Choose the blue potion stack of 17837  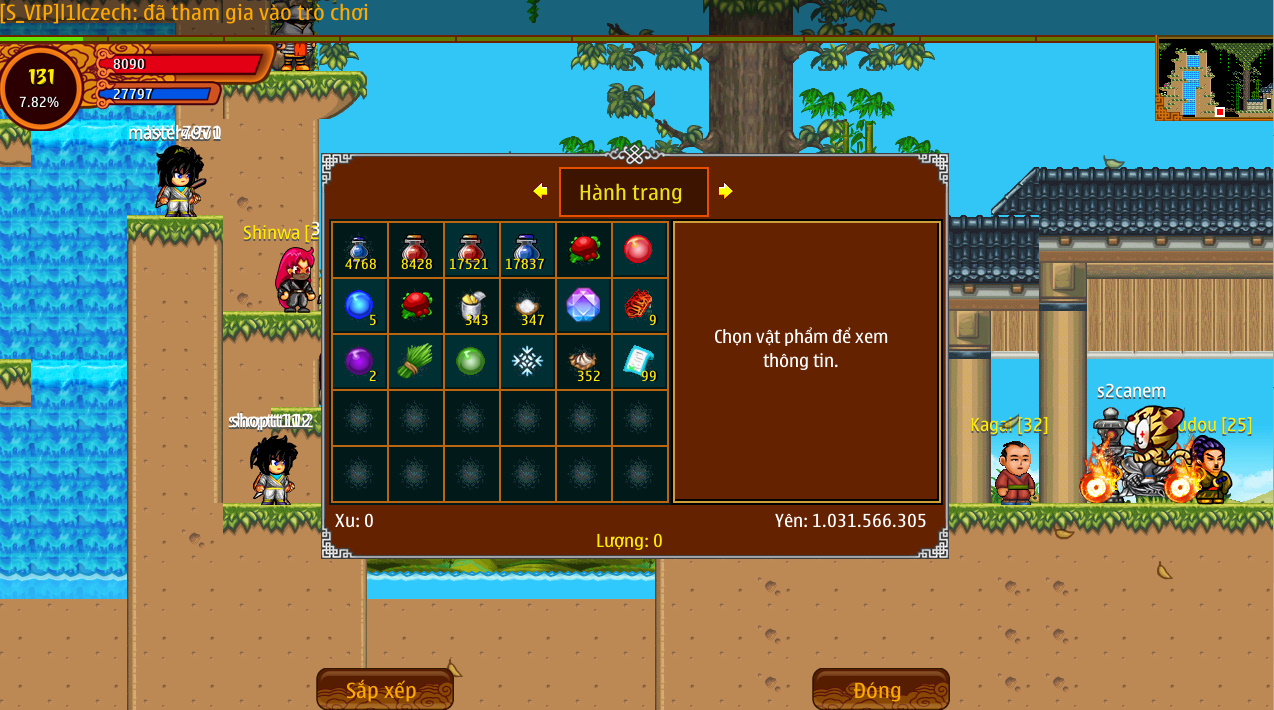tap(528, 250)
